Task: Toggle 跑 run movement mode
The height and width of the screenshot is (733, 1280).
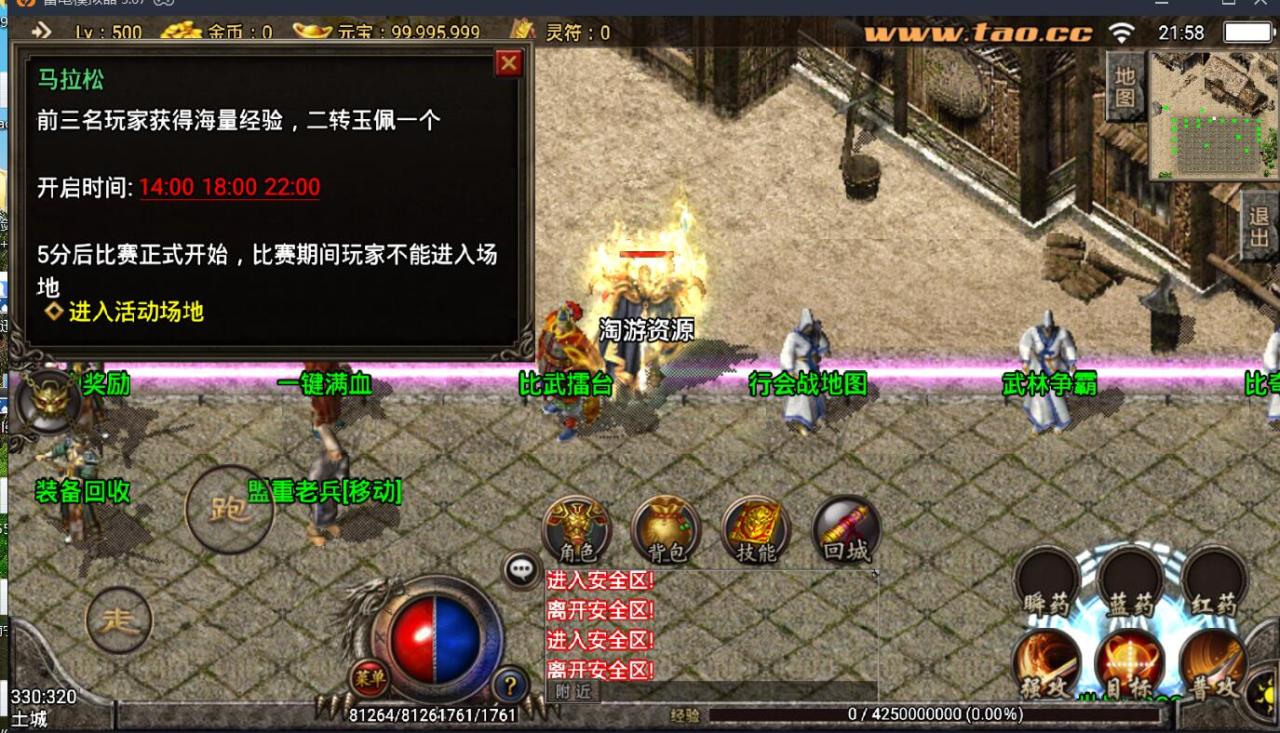Action: pos(229,508)
